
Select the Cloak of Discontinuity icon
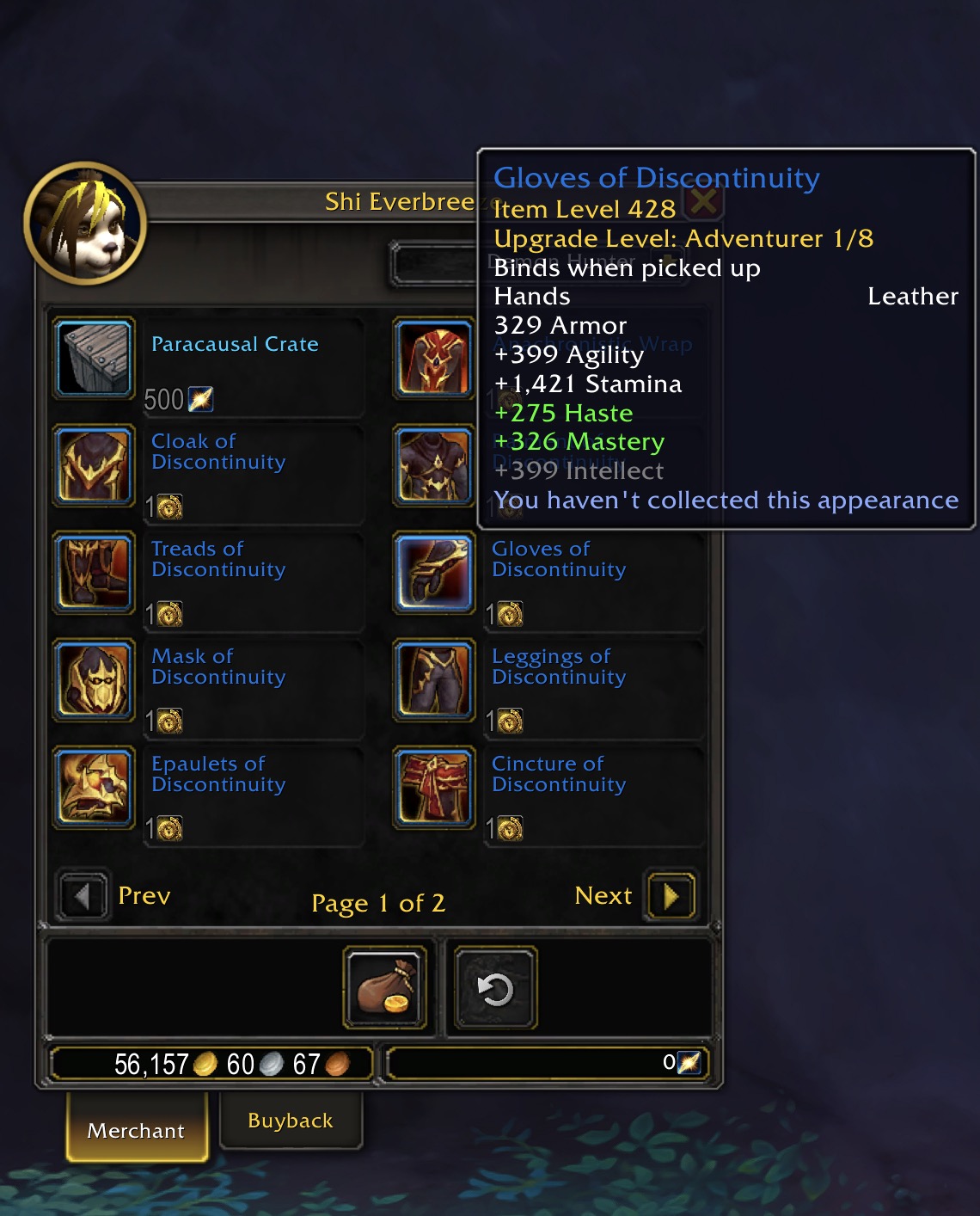point(95,465)
